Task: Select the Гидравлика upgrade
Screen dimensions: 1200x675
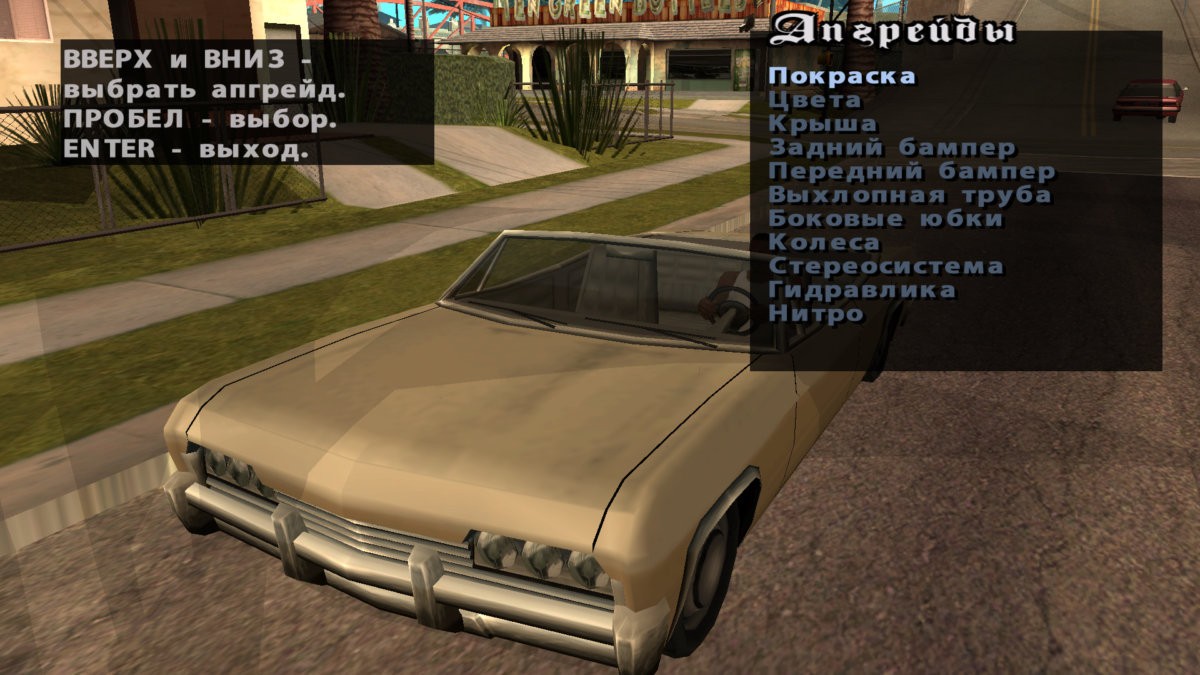Action: pos(861,291)
